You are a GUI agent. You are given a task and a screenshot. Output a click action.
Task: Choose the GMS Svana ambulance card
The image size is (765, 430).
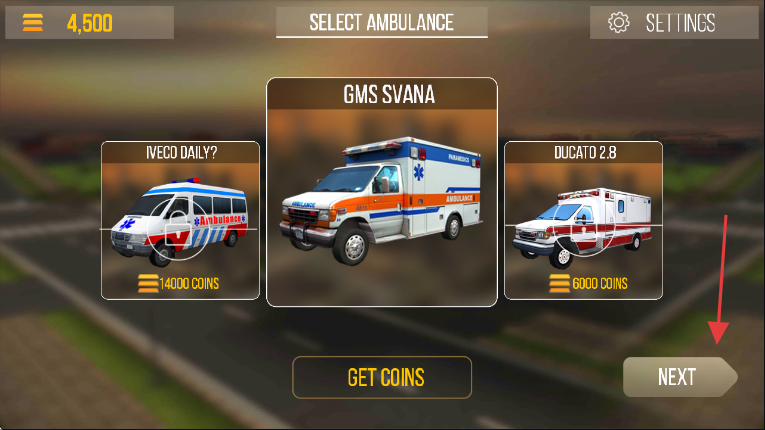click(381, 192)
